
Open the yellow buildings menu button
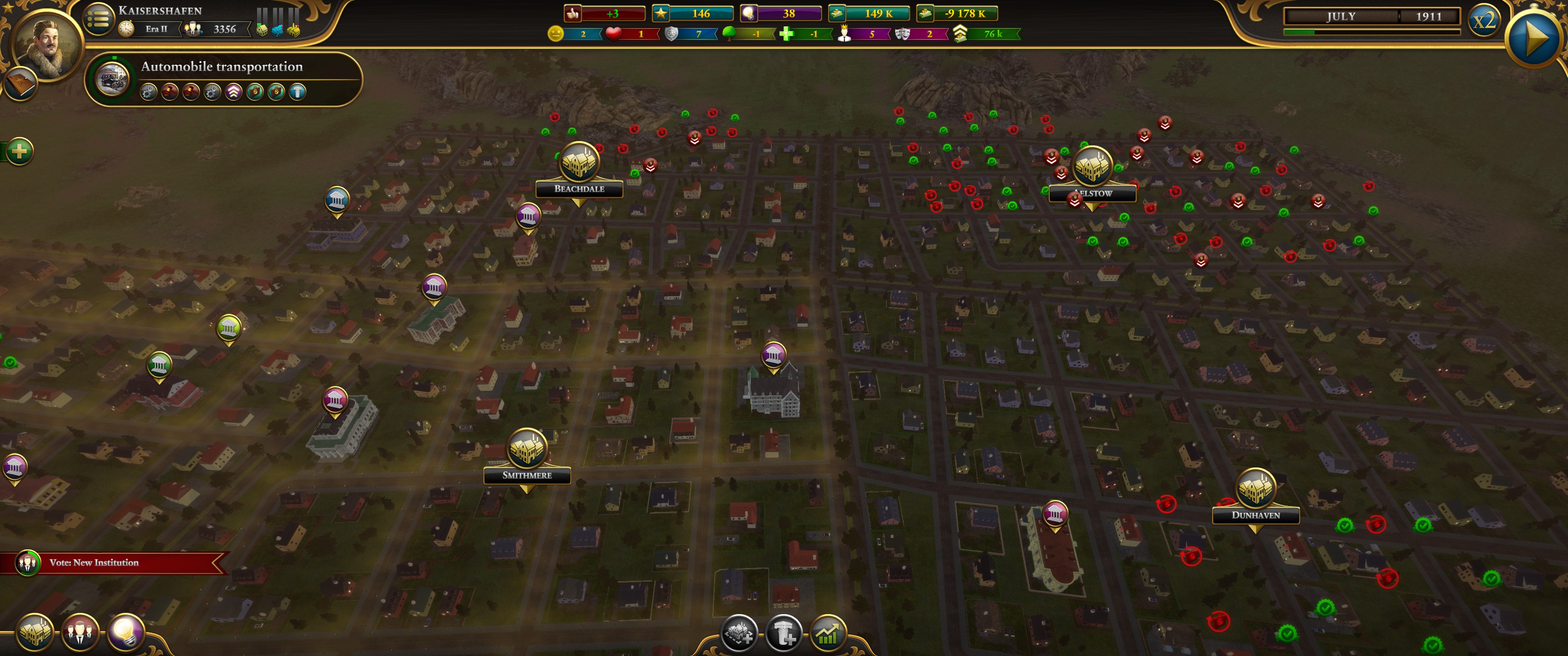35,633
